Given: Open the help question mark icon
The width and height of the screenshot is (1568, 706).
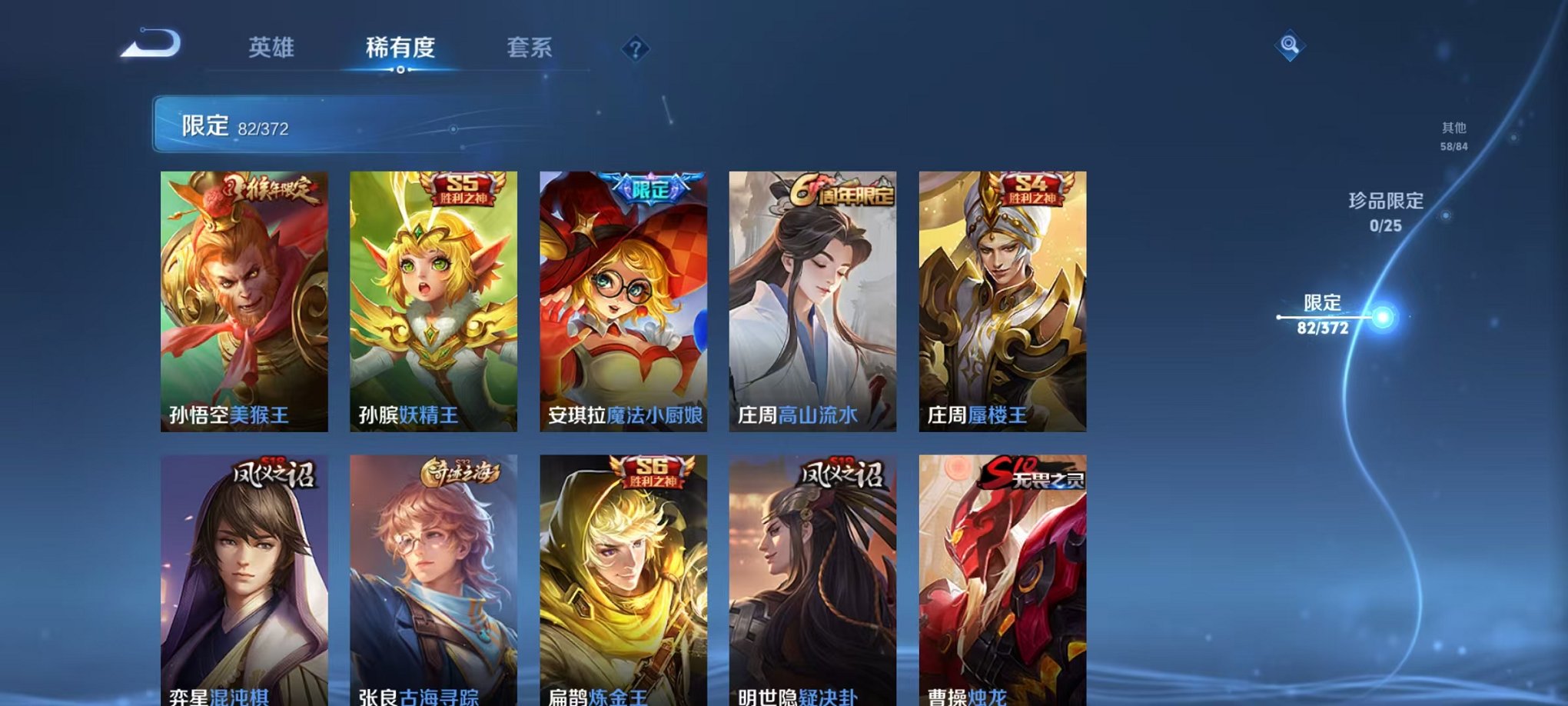Looking at the screenshot, I should (x=634, y=49).
